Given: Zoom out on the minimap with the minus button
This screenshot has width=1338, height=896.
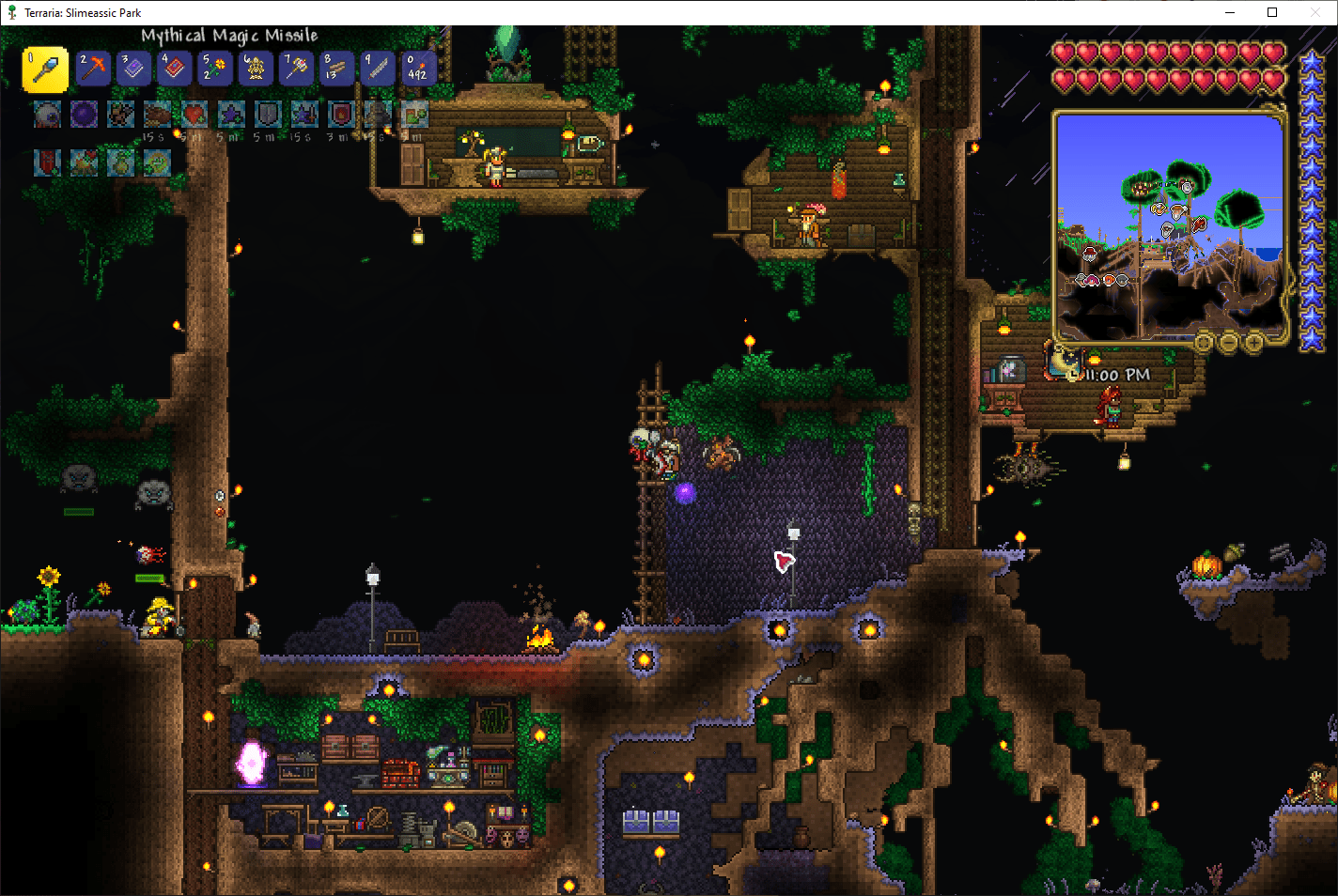Looking at the screenshot, I should pyautogui.click(x=1228, y=343).
